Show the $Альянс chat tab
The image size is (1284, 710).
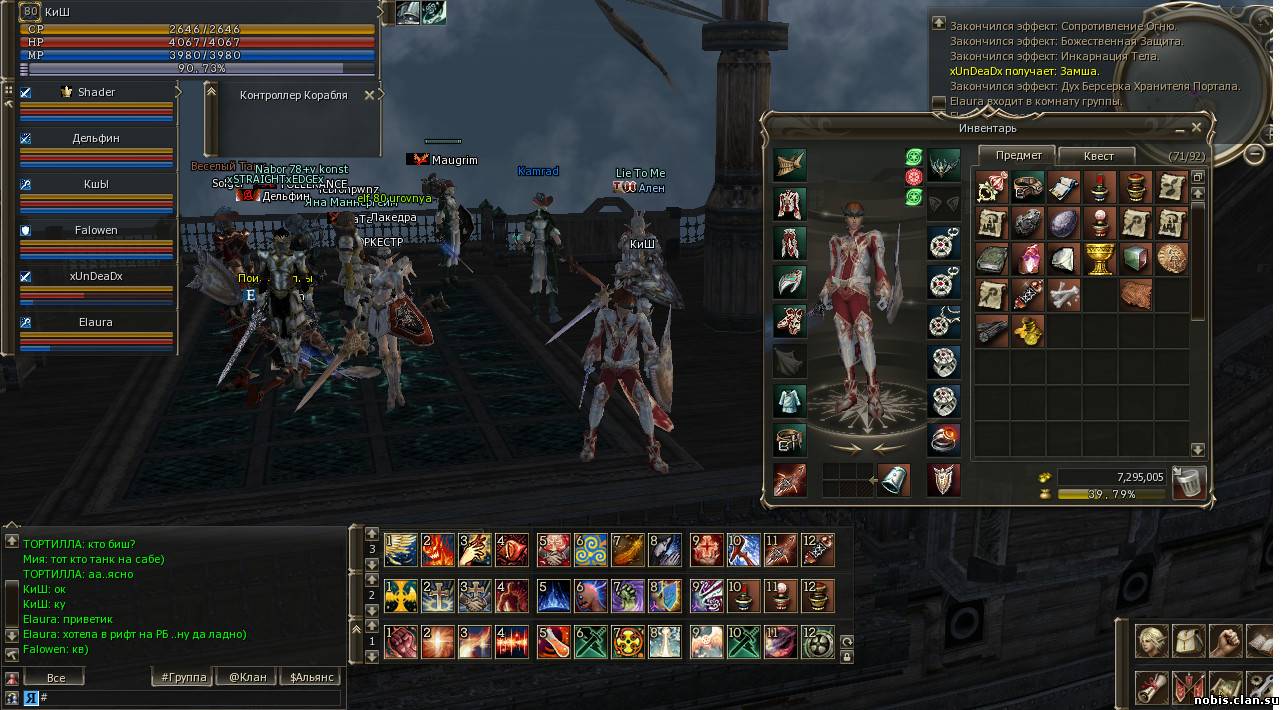click(310, 677)
